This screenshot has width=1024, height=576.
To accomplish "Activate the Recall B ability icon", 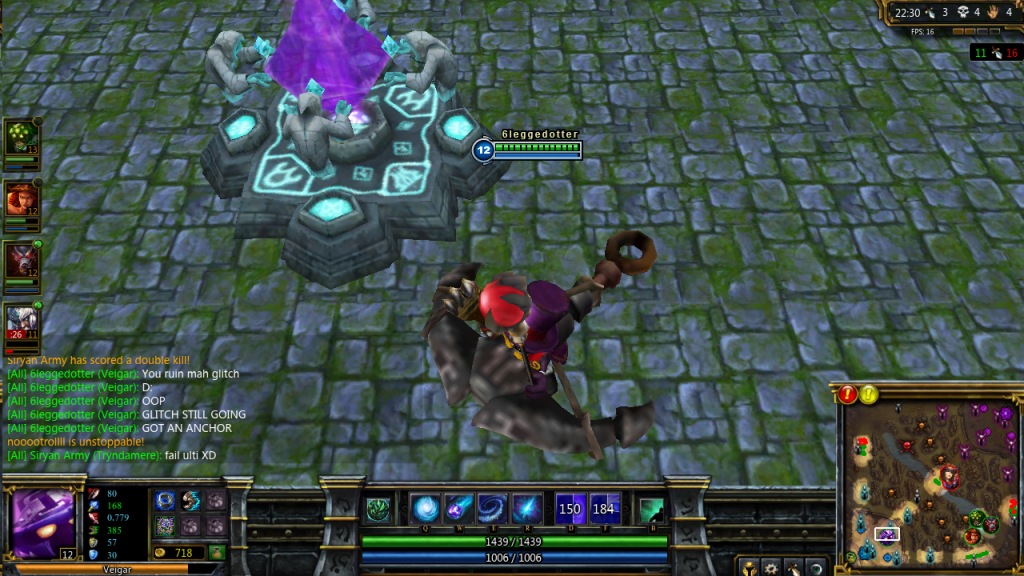I will (x=651, y=509).
